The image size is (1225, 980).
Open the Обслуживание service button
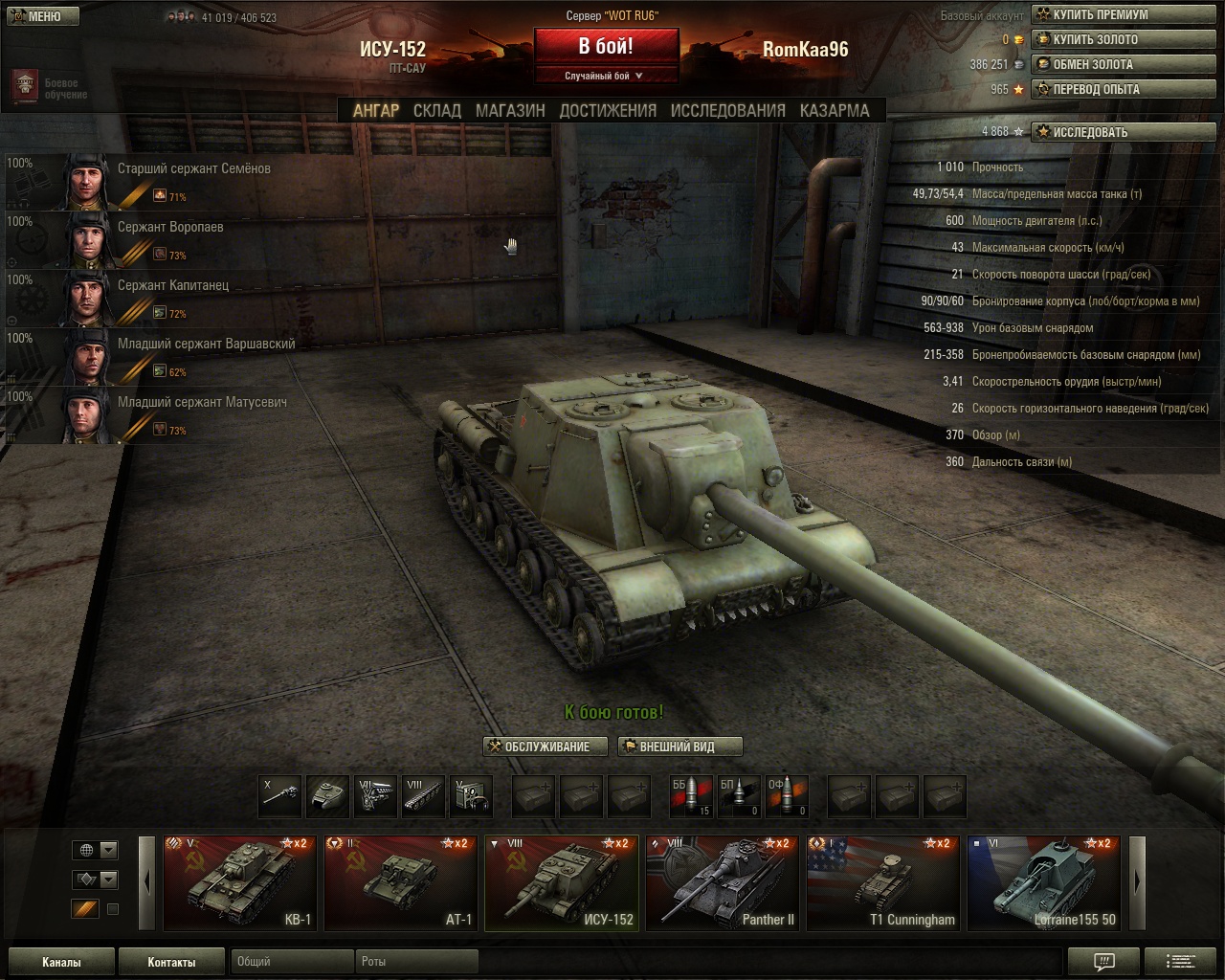click(546, 746)
